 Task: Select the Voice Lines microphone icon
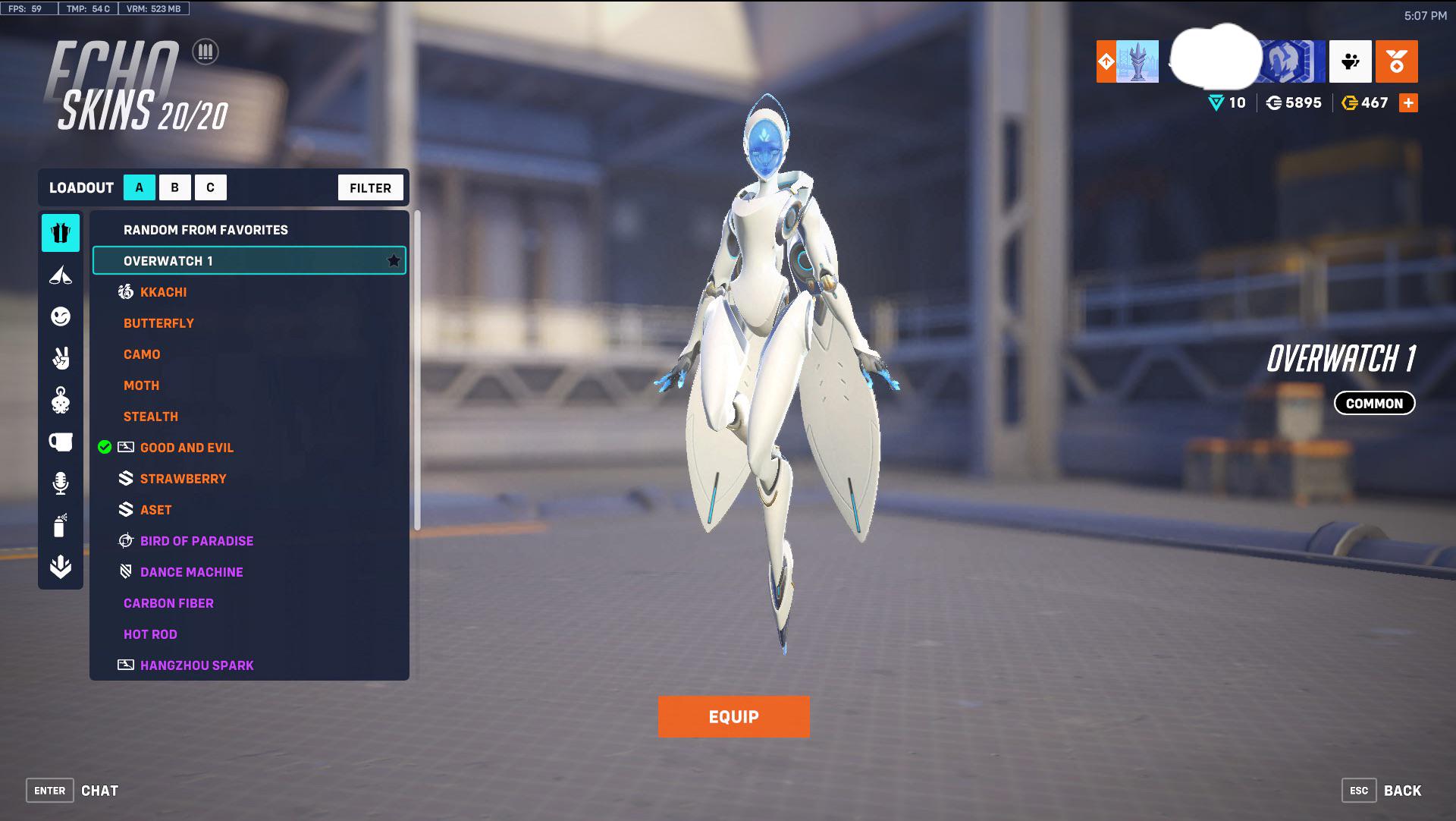click(61, 483)
